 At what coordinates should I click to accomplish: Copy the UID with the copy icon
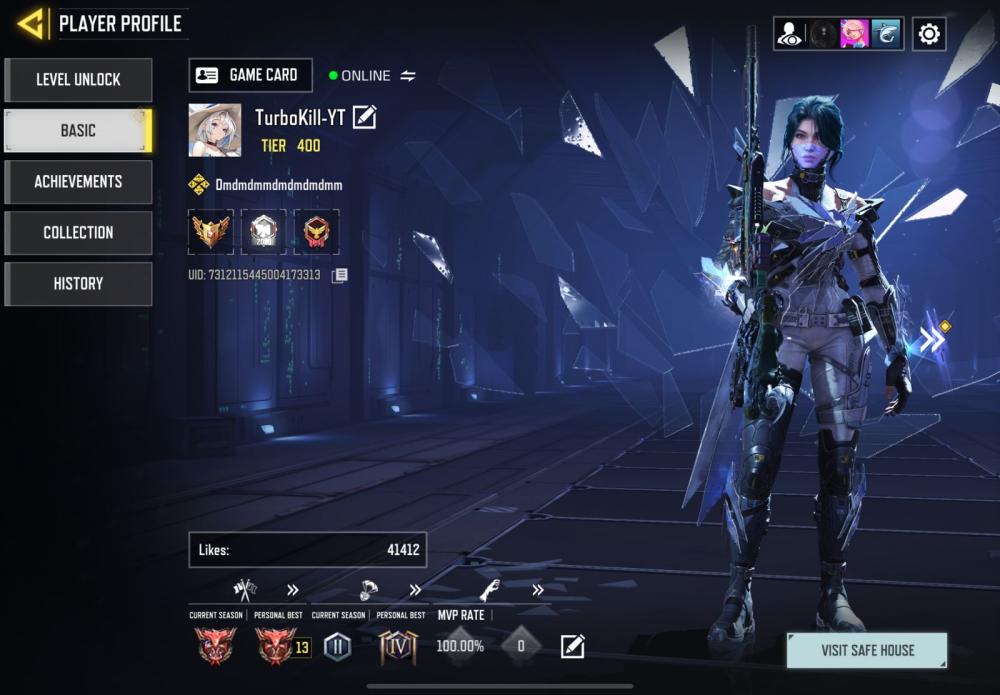tap(340, 275)
